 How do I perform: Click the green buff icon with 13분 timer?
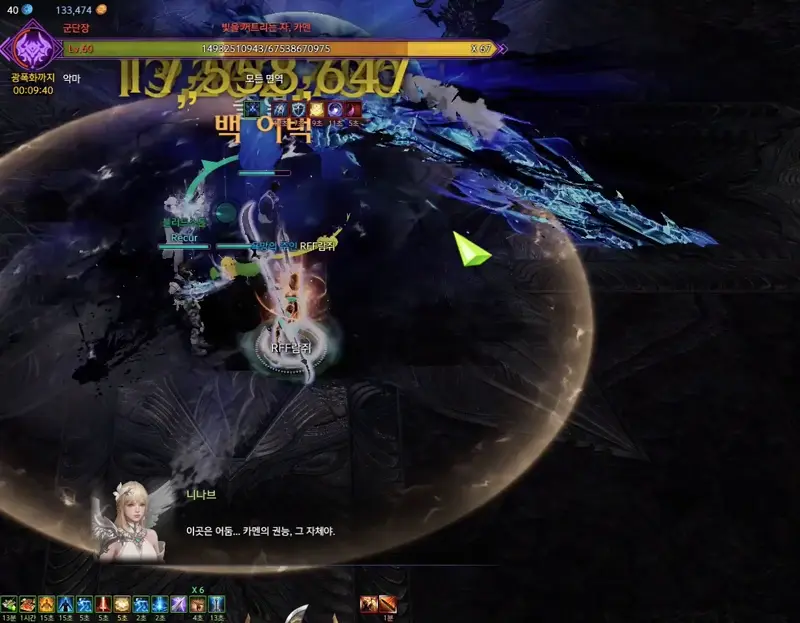tap(9, 604)
